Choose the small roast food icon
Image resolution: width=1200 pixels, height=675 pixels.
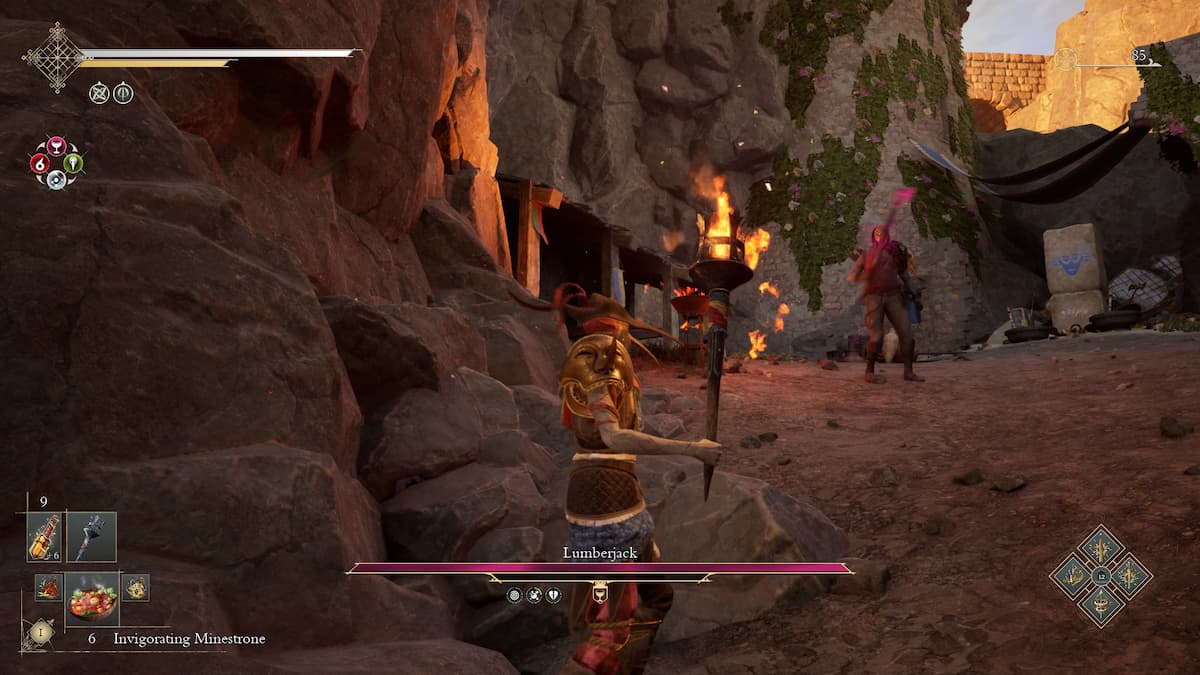pyautogui.click(x=48, y=587)
